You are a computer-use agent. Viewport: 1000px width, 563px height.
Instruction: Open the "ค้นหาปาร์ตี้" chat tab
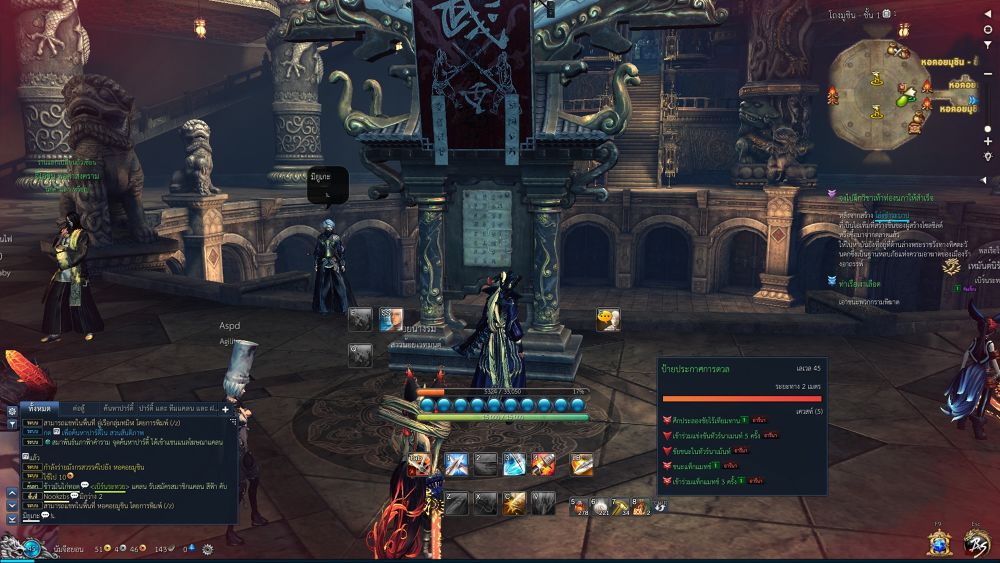pos(121,408)
